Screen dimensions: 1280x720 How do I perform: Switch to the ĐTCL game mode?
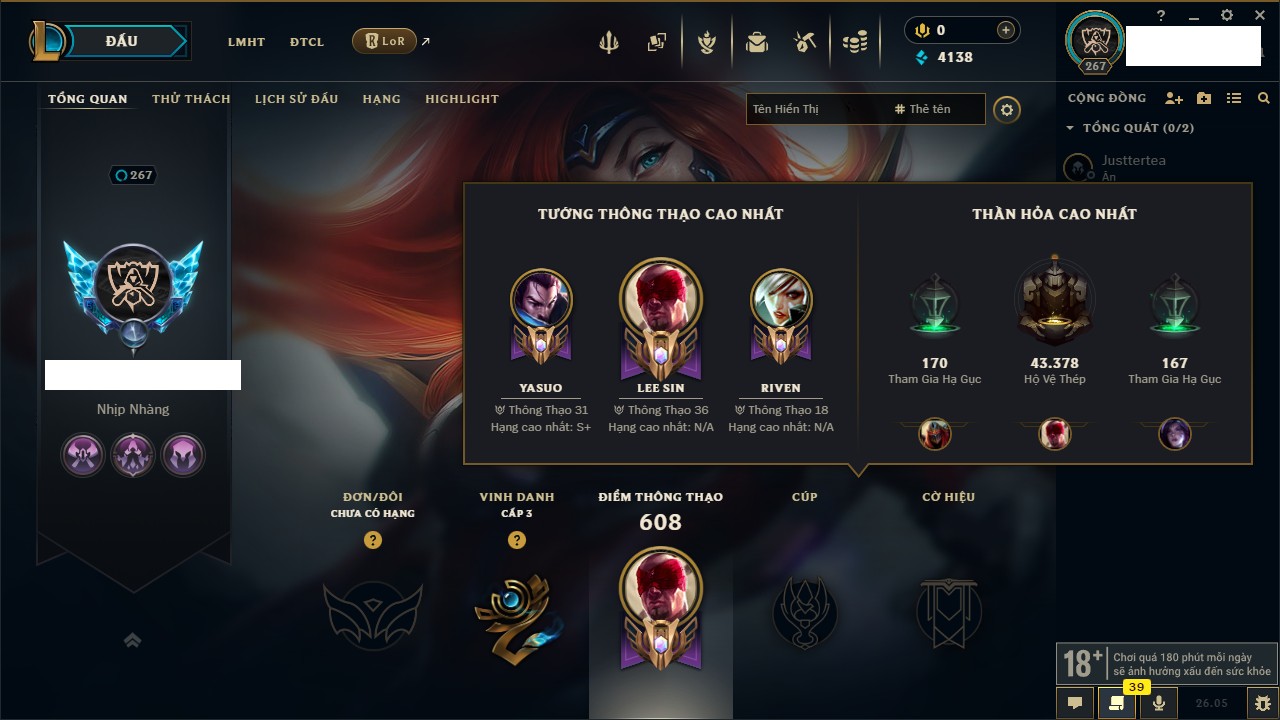coord(307,42)
